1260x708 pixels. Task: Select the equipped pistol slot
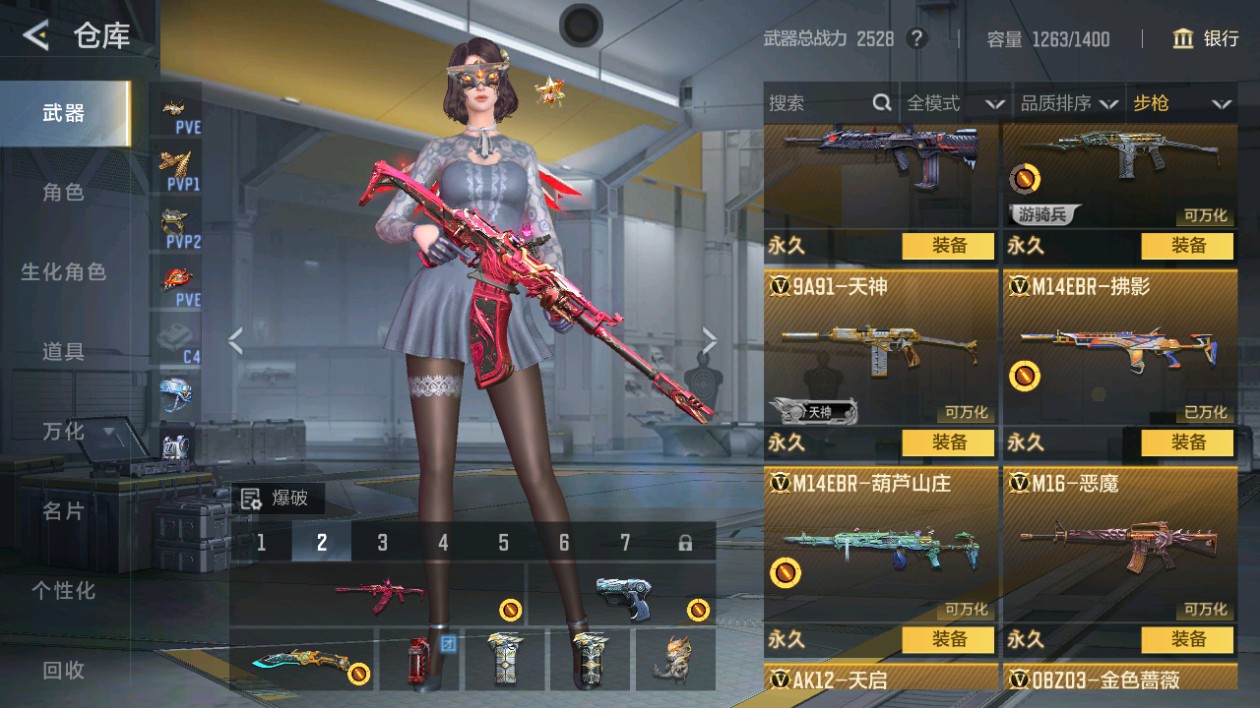(x=622, y=594)
